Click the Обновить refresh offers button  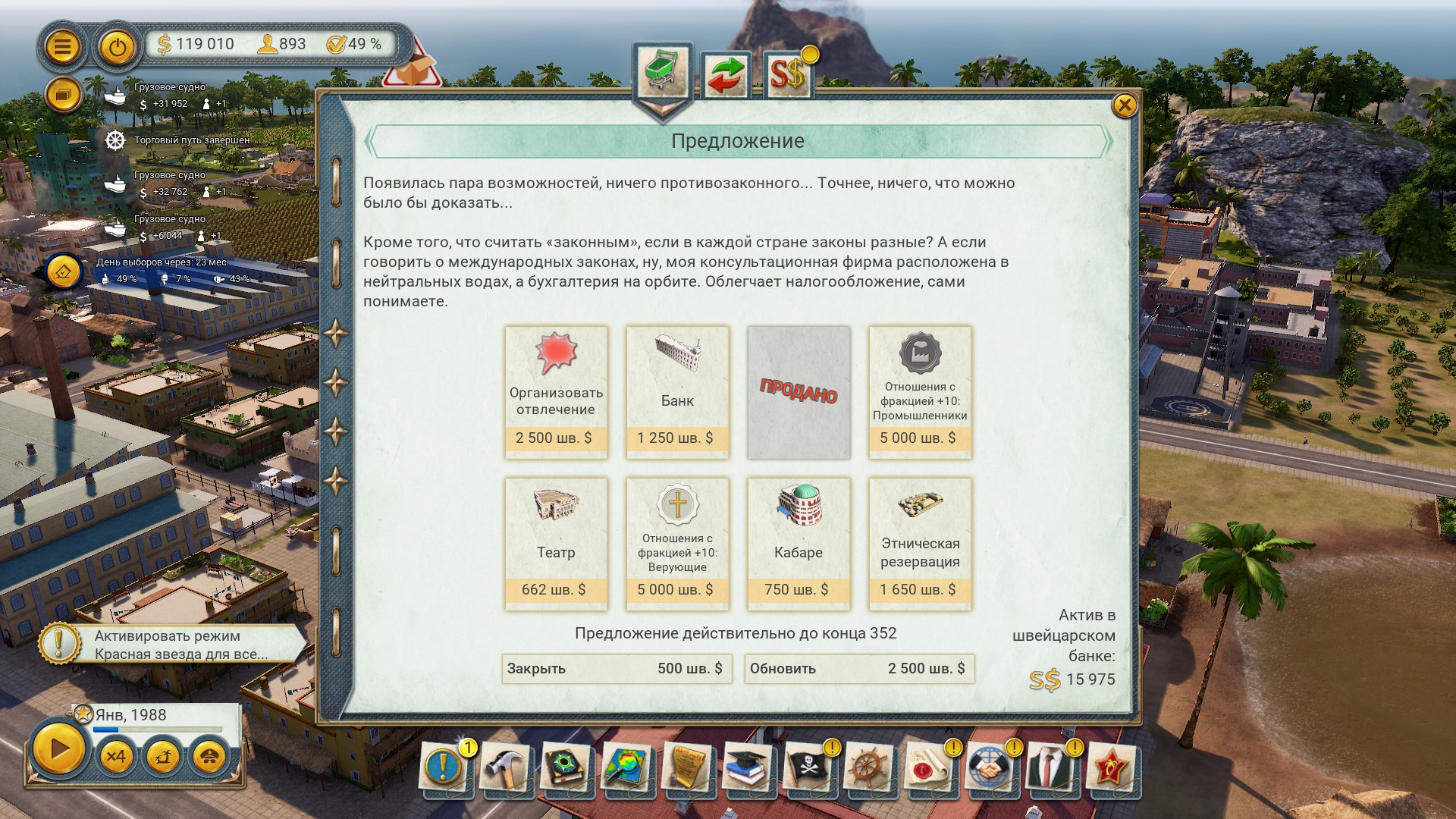click(x=859, y=669)
